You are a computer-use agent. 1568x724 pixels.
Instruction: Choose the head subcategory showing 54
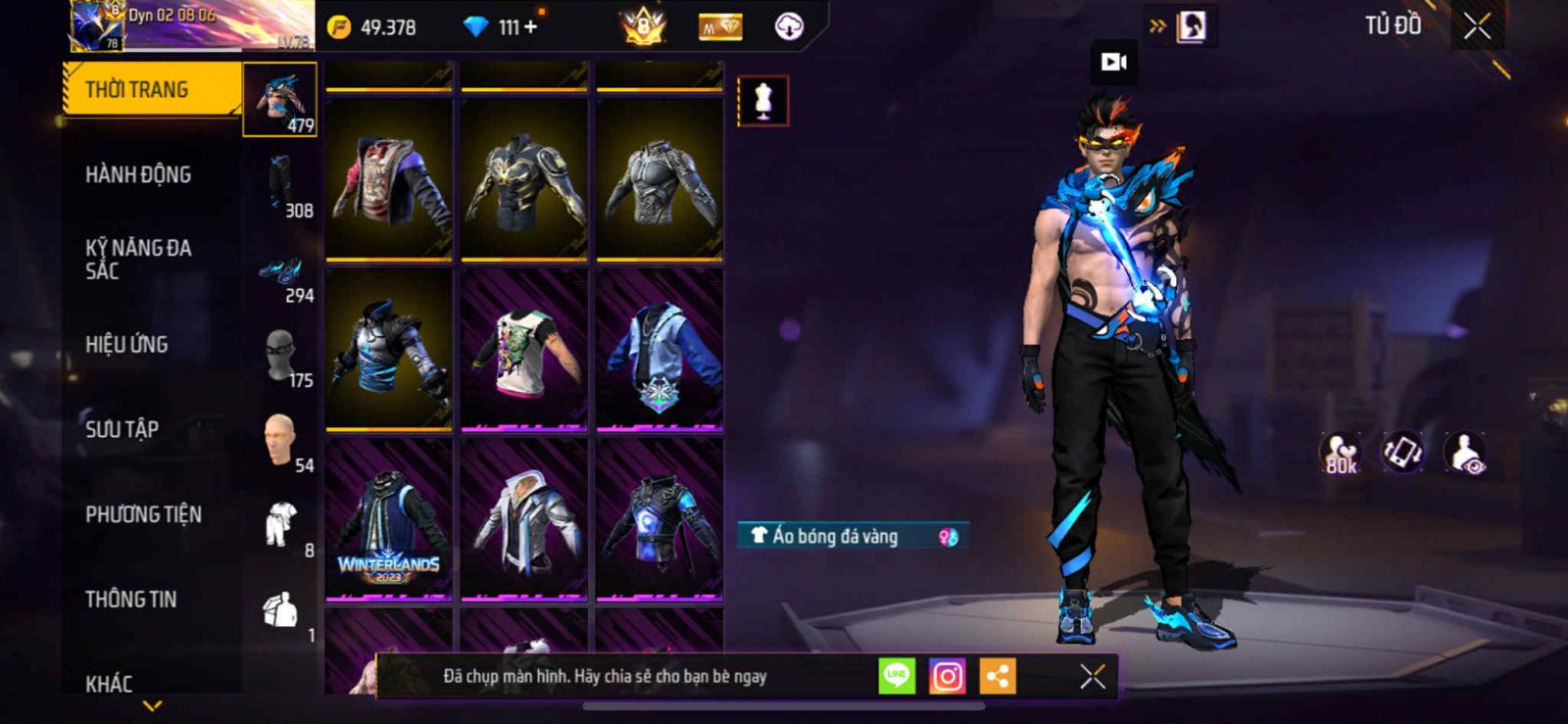click(x=281, y=440)
